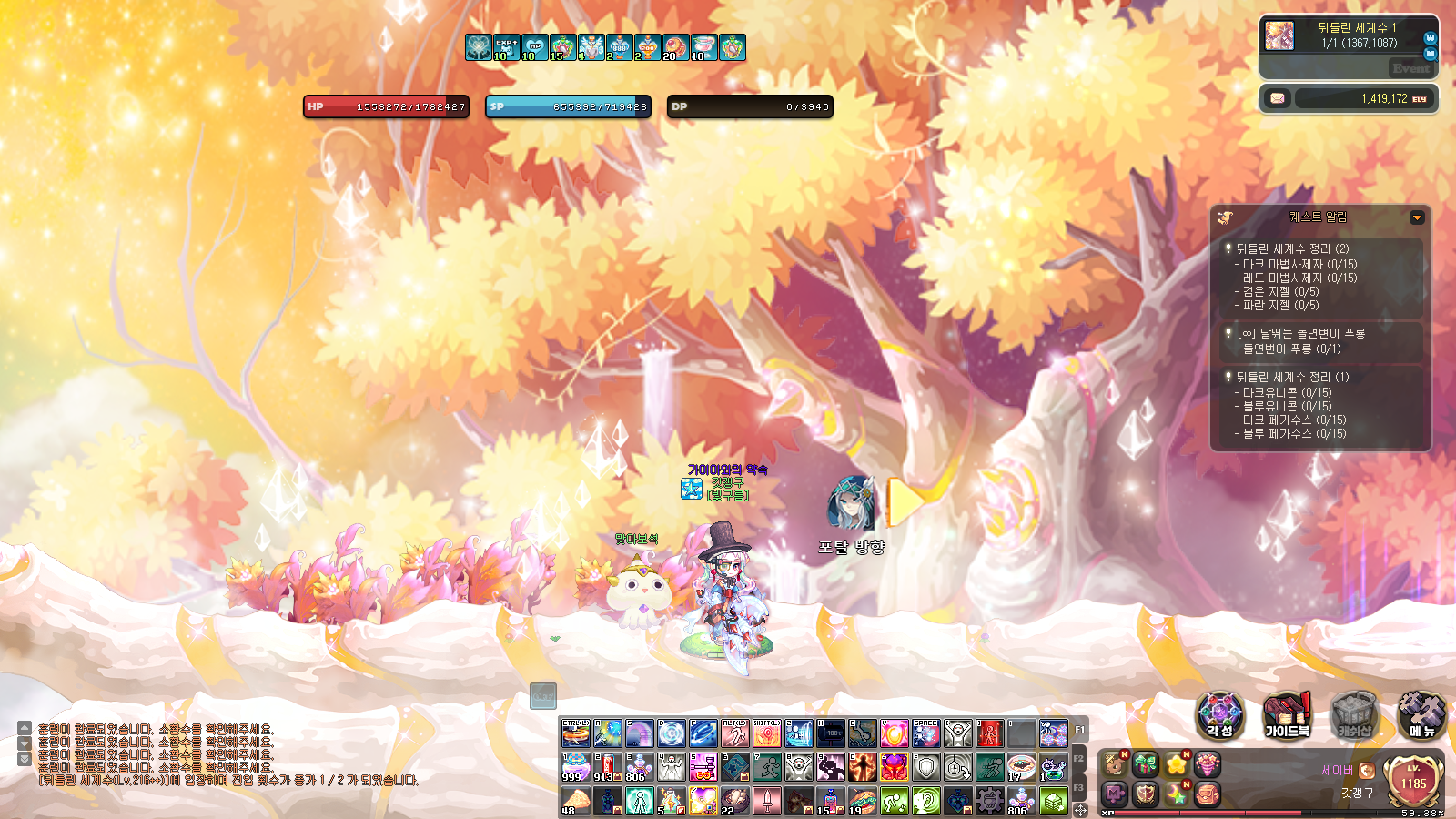1456x819 pixels.
Task: Use the pizza slice item slot
Action: pos(575,800)
